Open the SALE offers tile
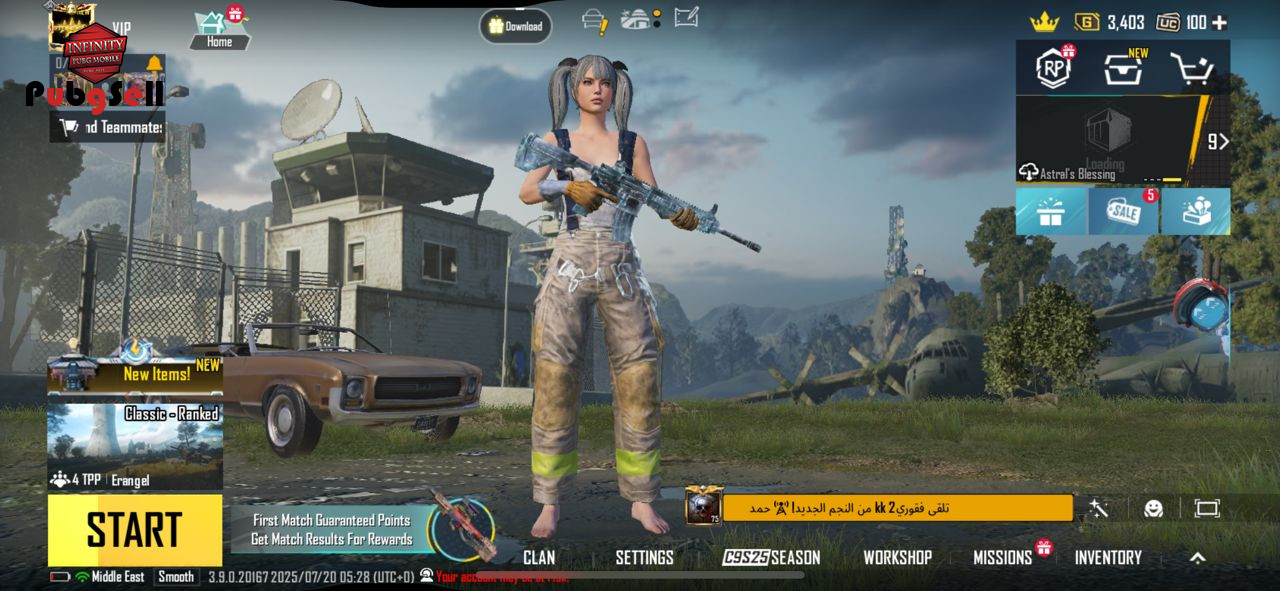1280x591 pixels. (x=1123, y=211)
